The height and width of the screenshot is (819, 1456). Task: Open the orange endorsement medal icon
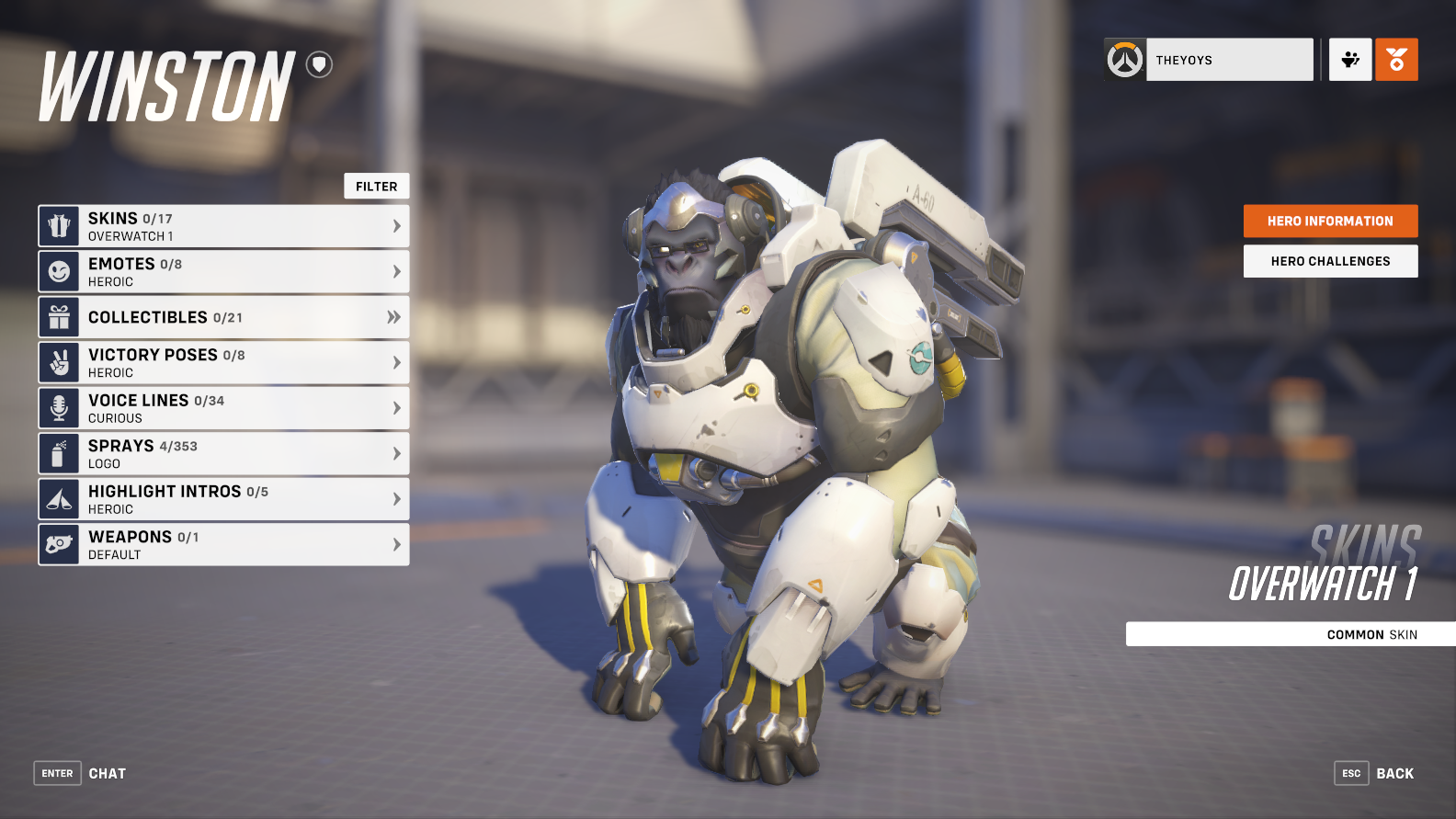coord(1396,59)
